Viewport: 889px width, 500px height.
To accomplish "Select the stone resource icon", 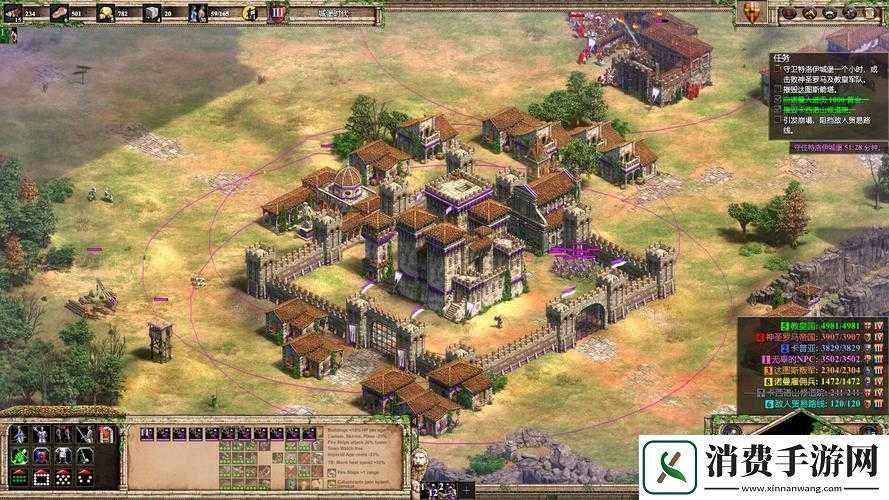I will coord(151,14).
